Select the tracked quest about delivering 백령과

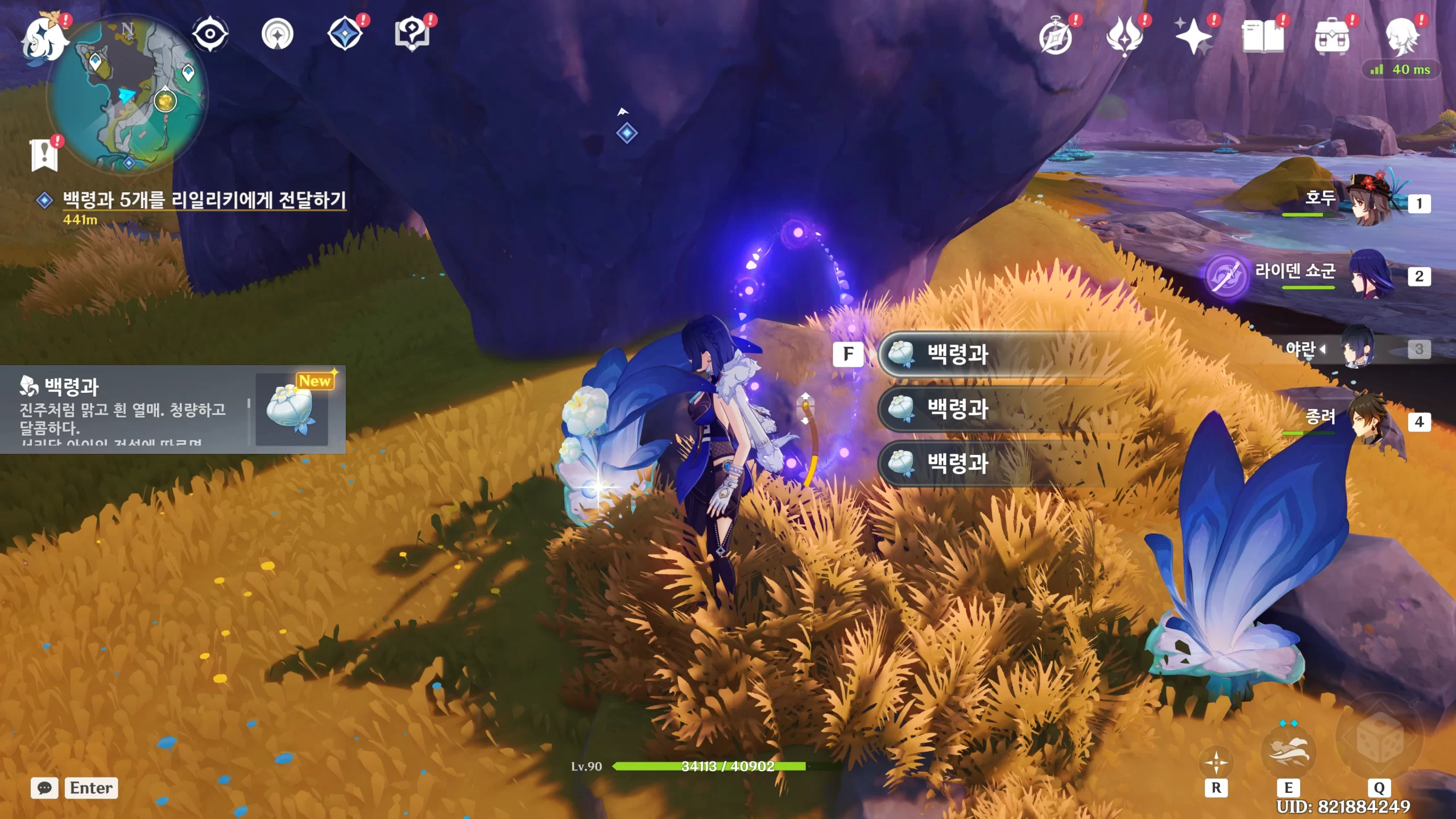tap(204, 200)
